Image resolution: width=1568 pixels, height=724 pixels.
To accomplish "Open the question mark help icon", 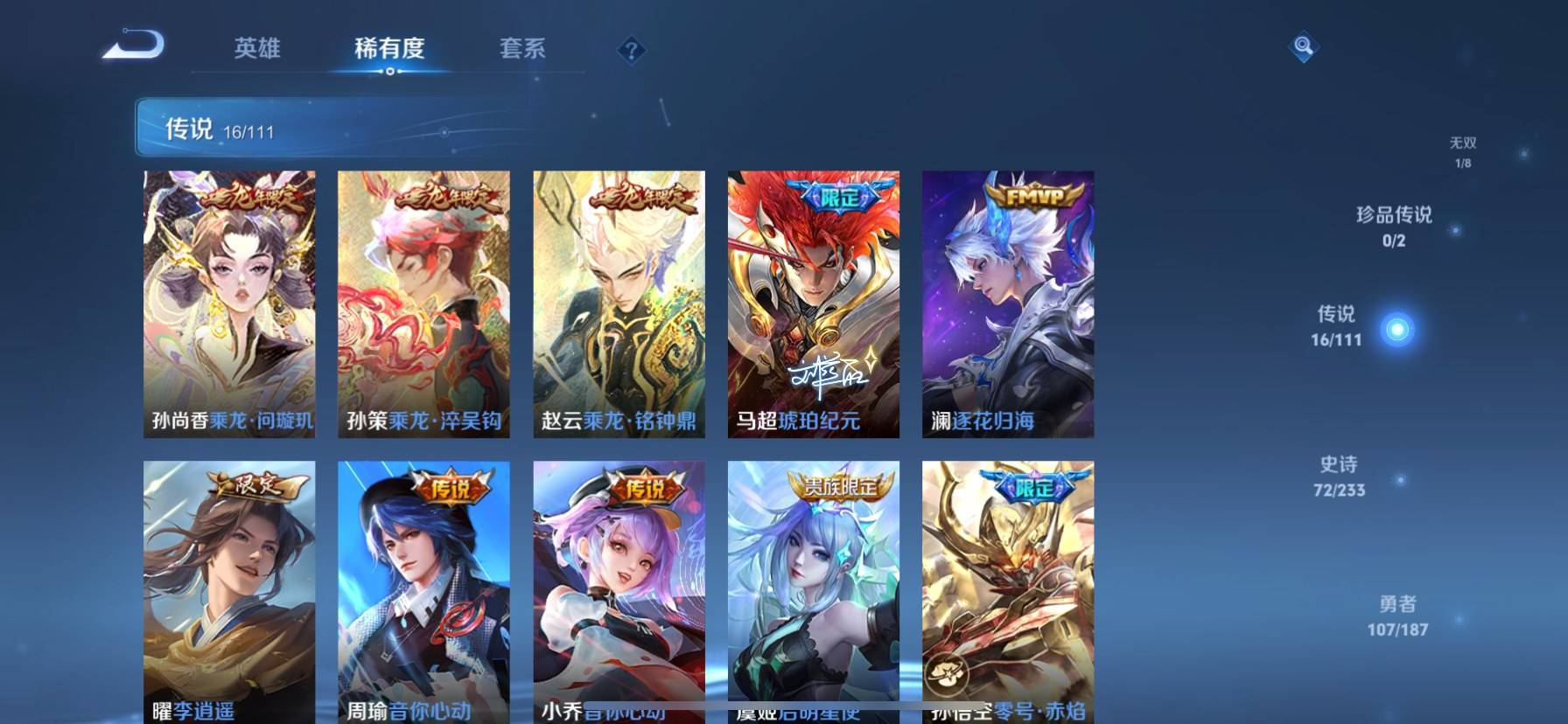I will pos(631,50).
